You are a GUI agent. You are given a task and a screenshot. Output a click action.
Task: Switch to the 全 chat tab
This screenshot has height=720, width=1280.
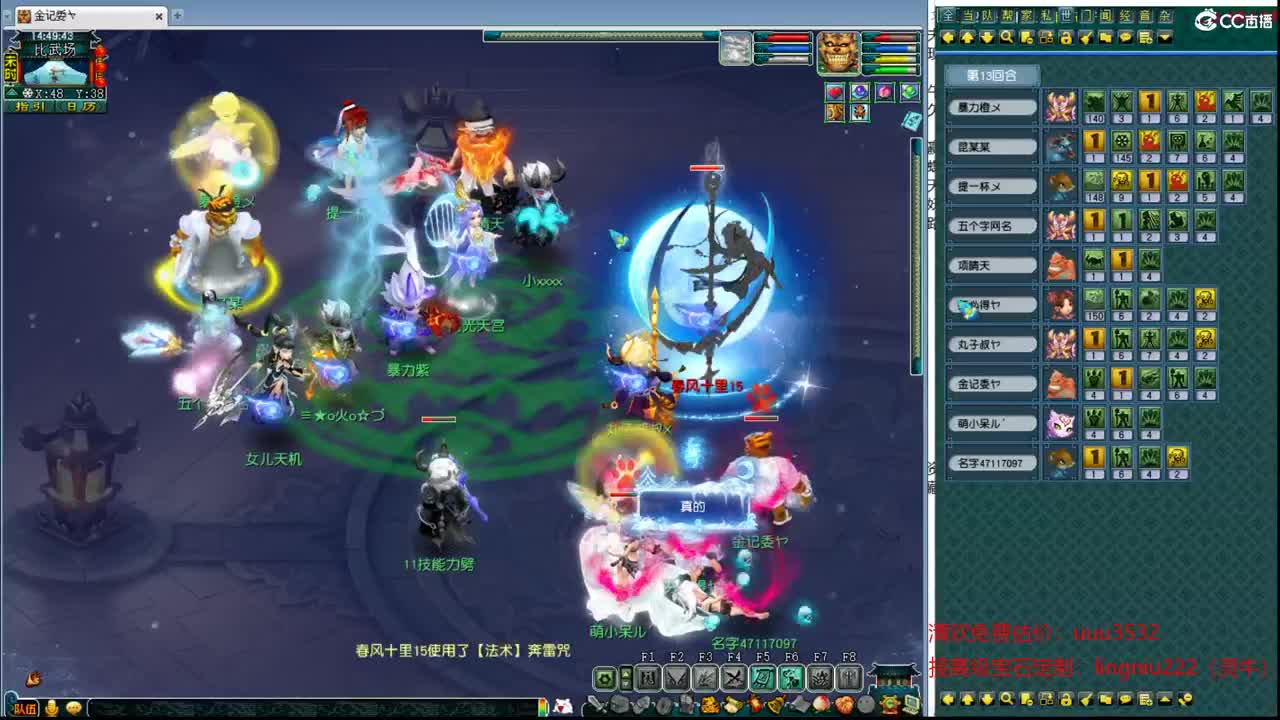[947, 15]
